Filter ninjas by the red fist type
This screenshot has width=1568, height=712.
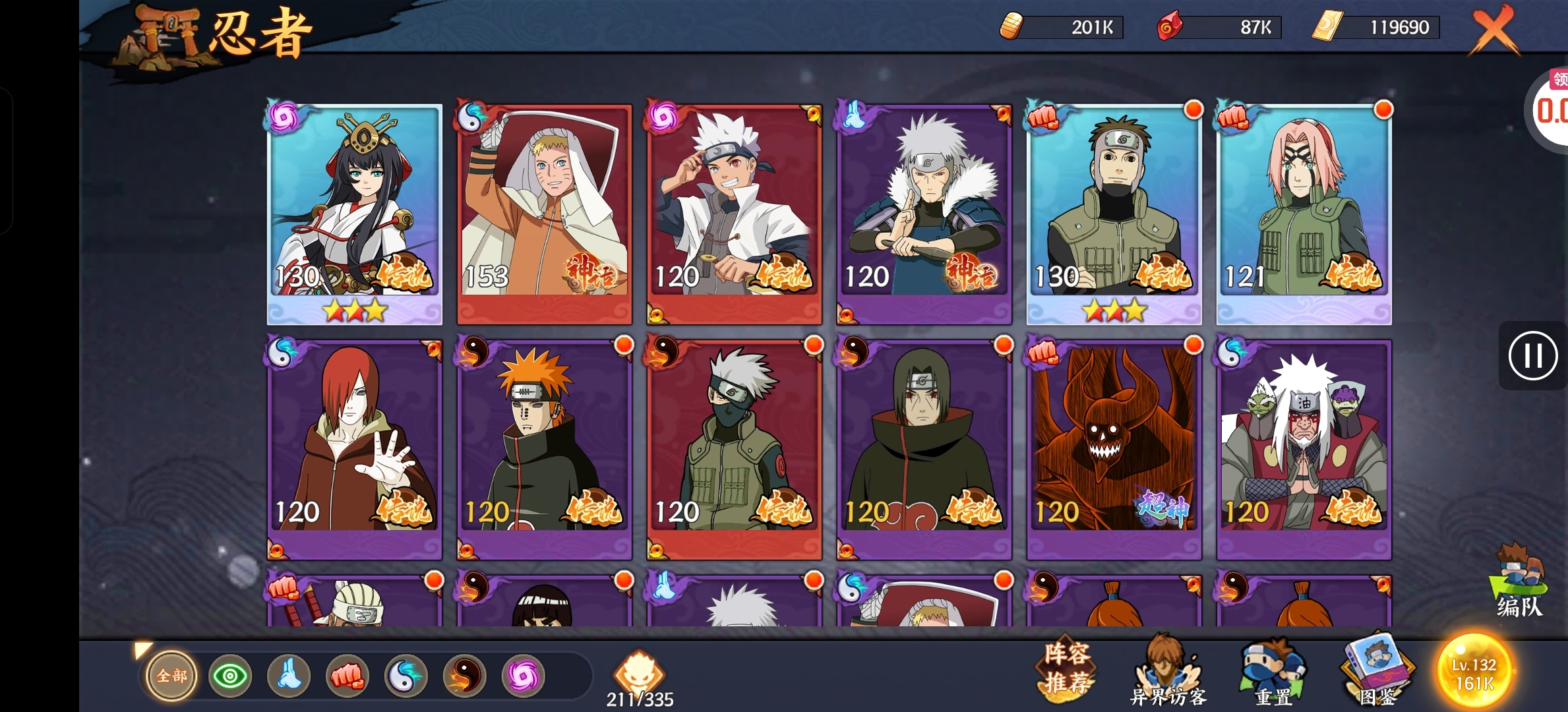[347, 676]
